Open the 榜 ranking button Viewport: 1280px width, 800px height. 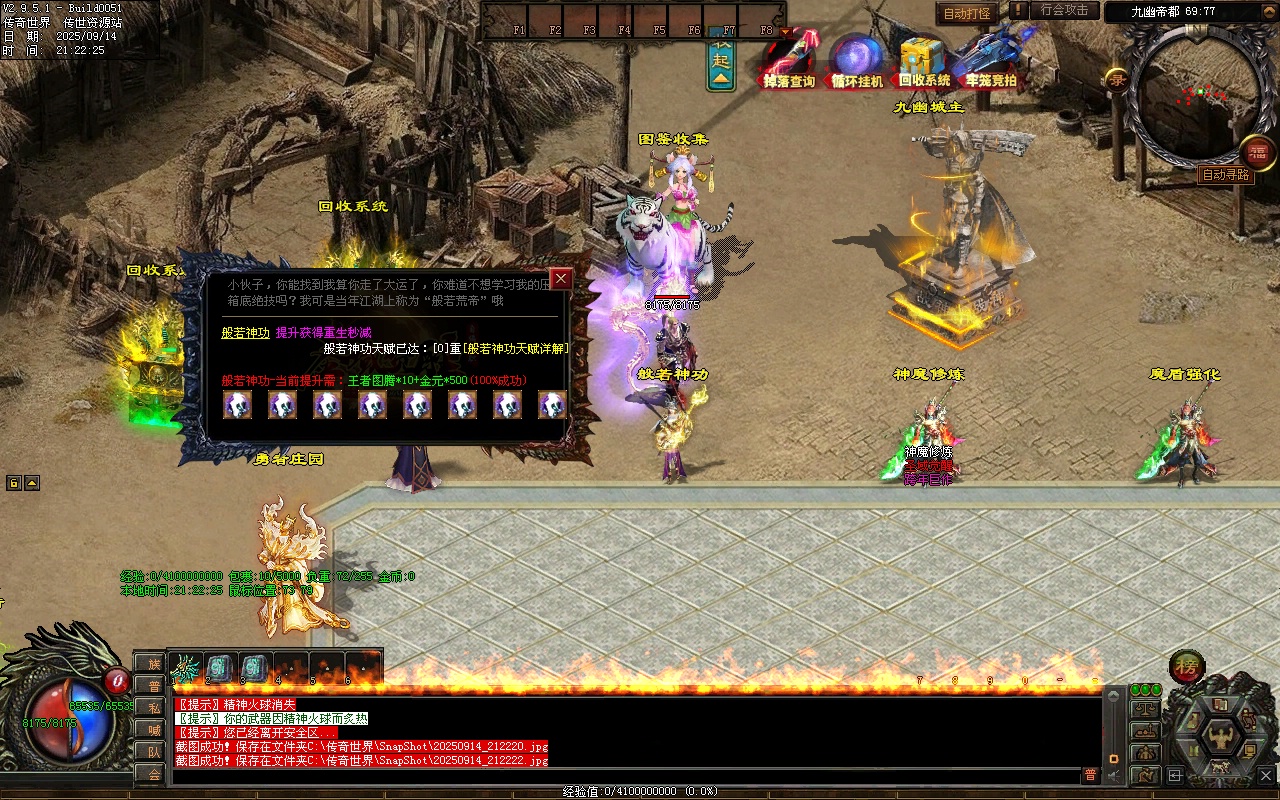(x=1187, y=667)
